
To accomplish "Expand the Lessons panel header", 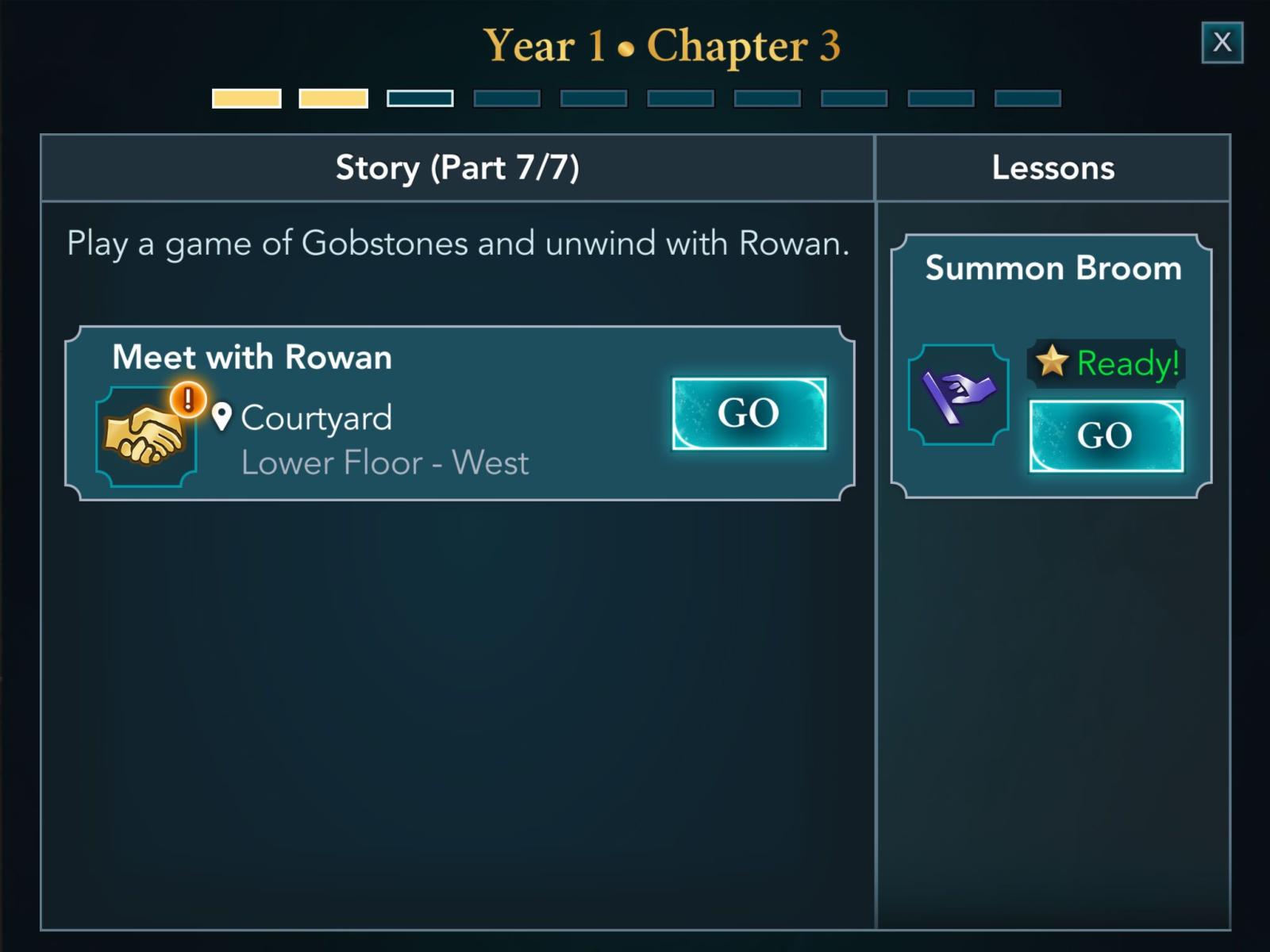I will point(1053,167).
